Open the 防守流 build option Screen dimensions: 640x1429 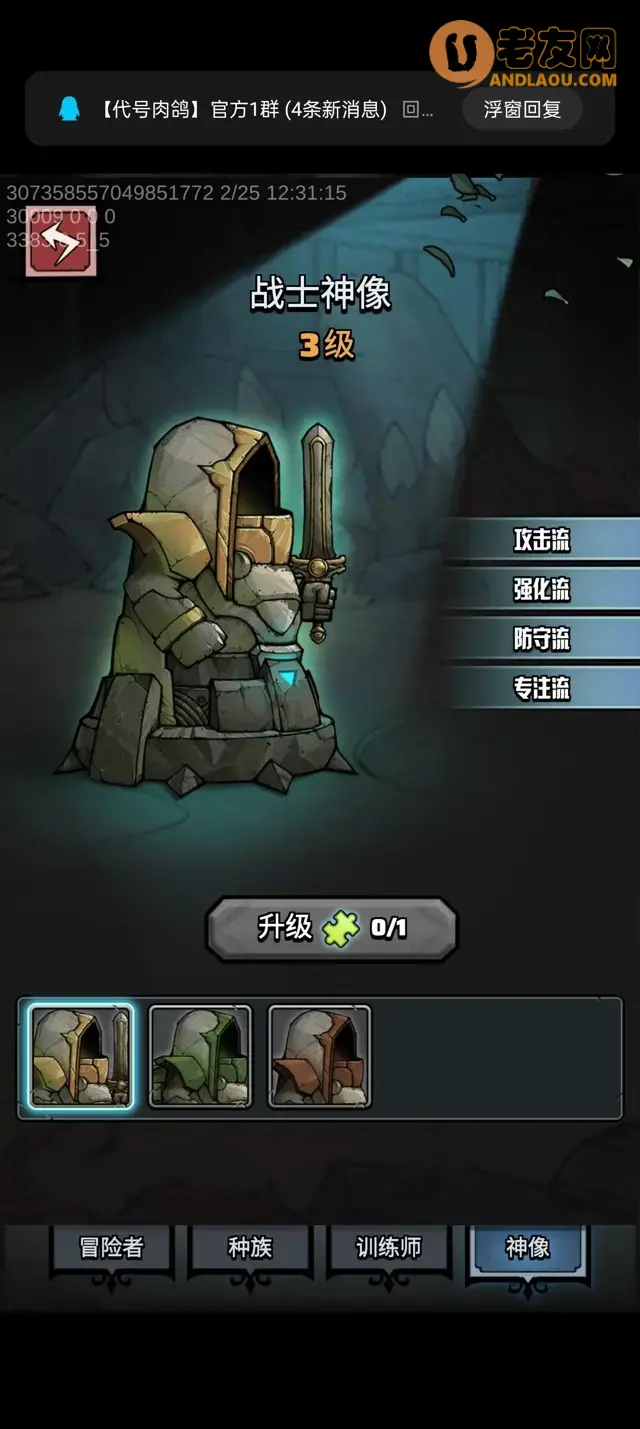pyautogui.click(x=541, y=638)
